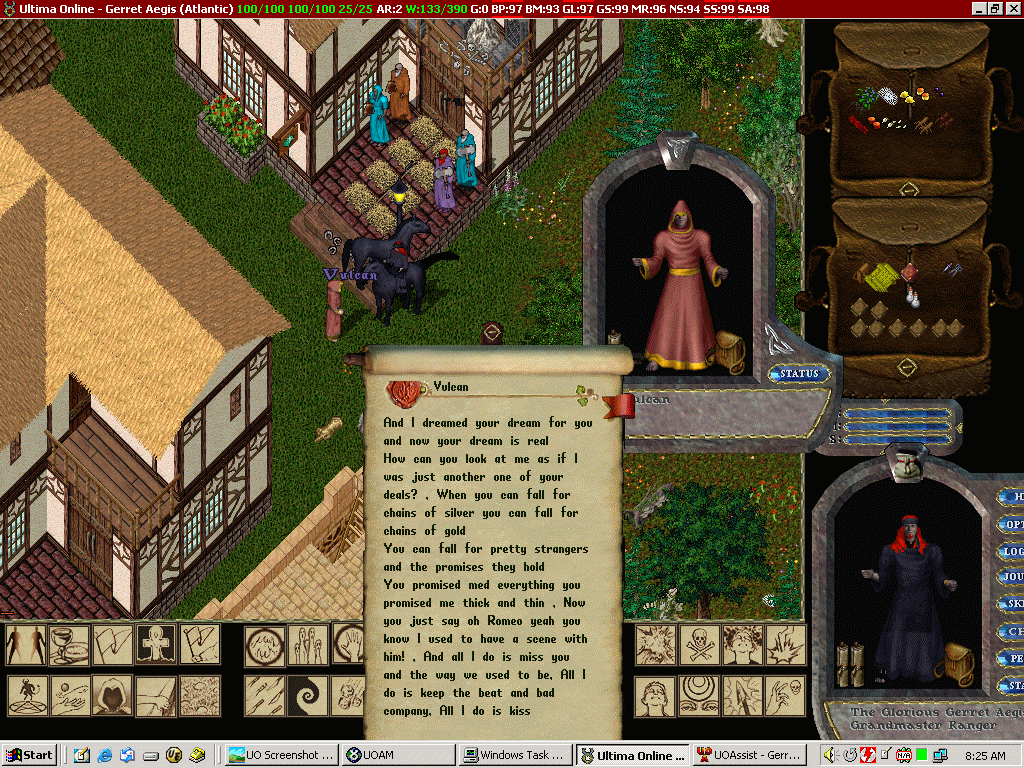Screen dimensions: 1024x768
Task: Cast the goblet and plate spell
Action: click(x=69, y=645)
